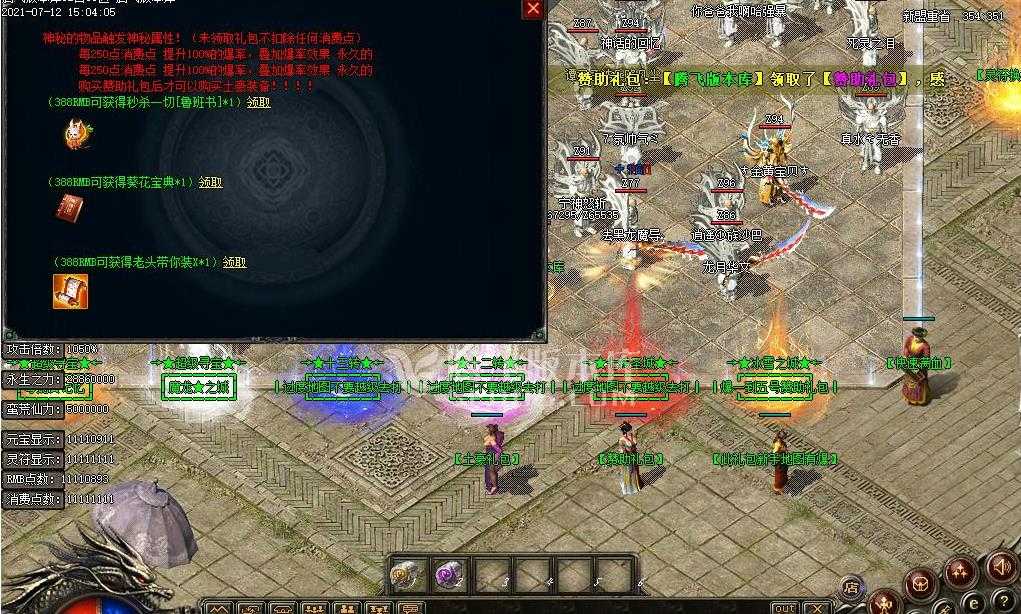Screen dimensions: 1021x614
Task: Toggle sound with the speaker icon
Action: [1000, 566]
